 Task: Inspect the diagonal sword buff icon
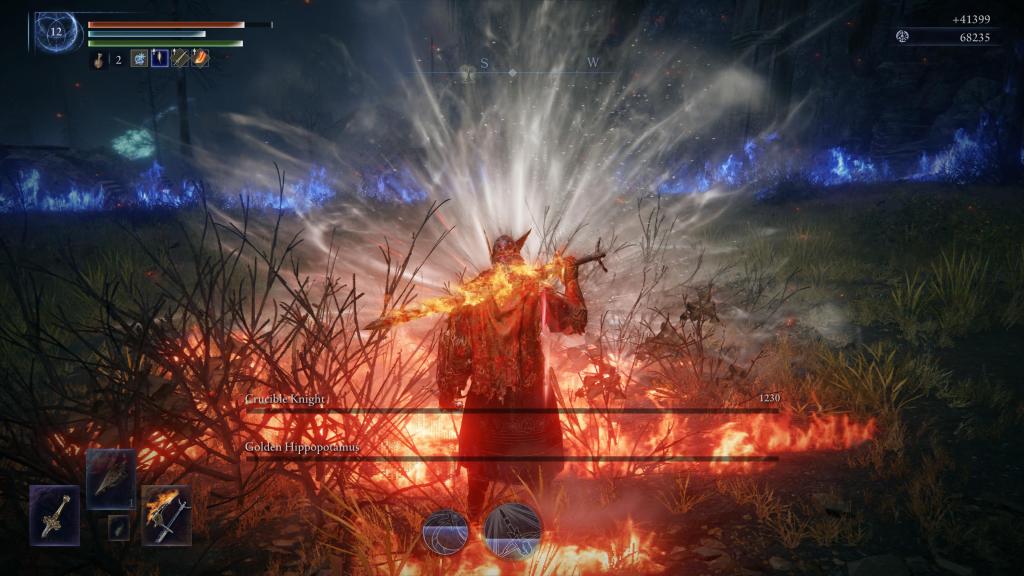point(180,59)
